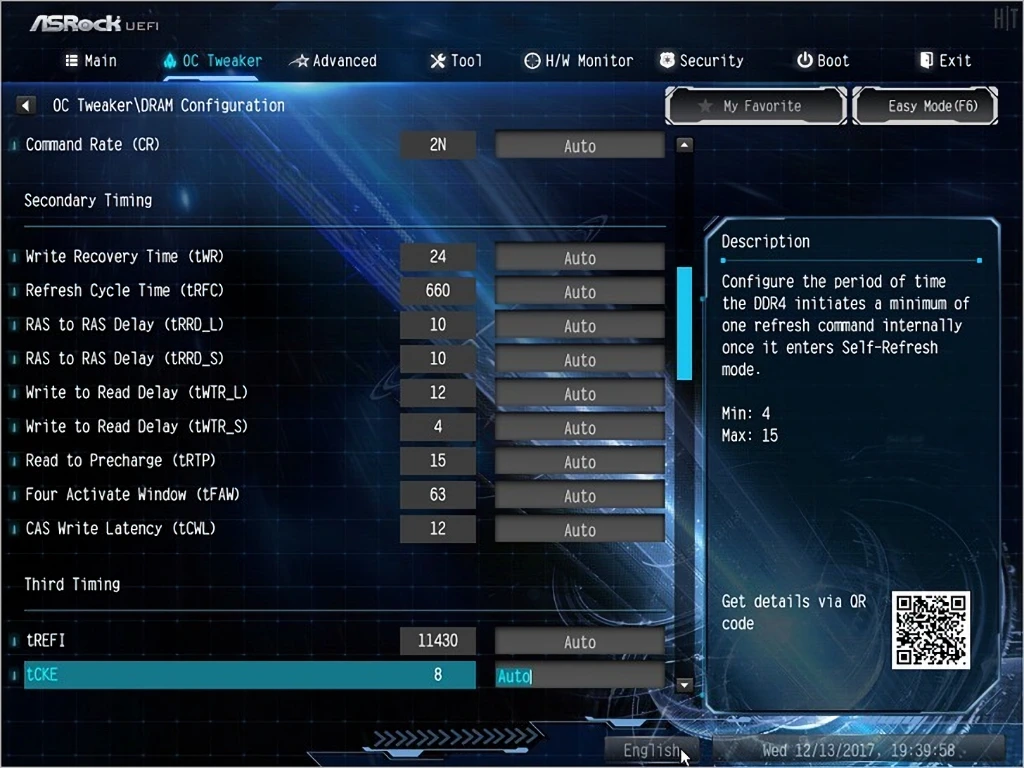
Task: Switch to the Main tab
Action: (91, 61)
